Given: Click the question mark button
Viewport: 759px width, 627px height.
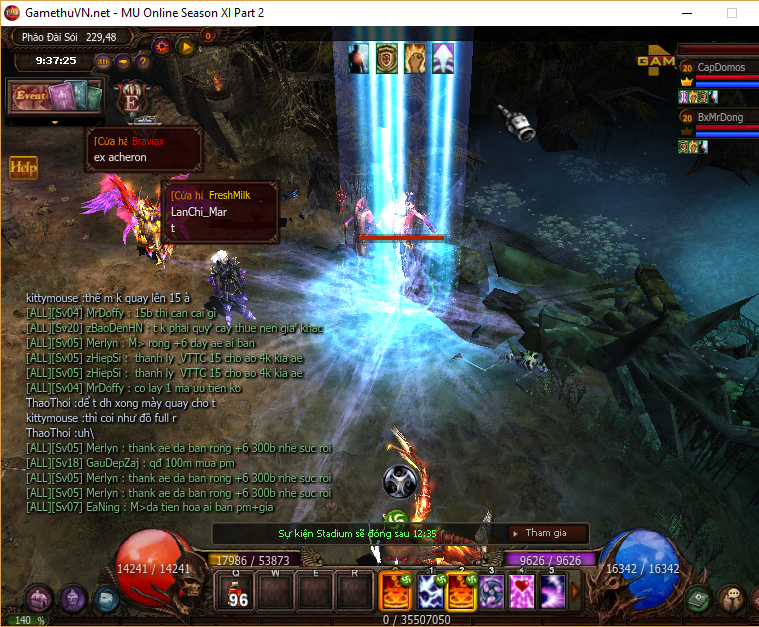Looking at the screenshot, I should [142, 61].
